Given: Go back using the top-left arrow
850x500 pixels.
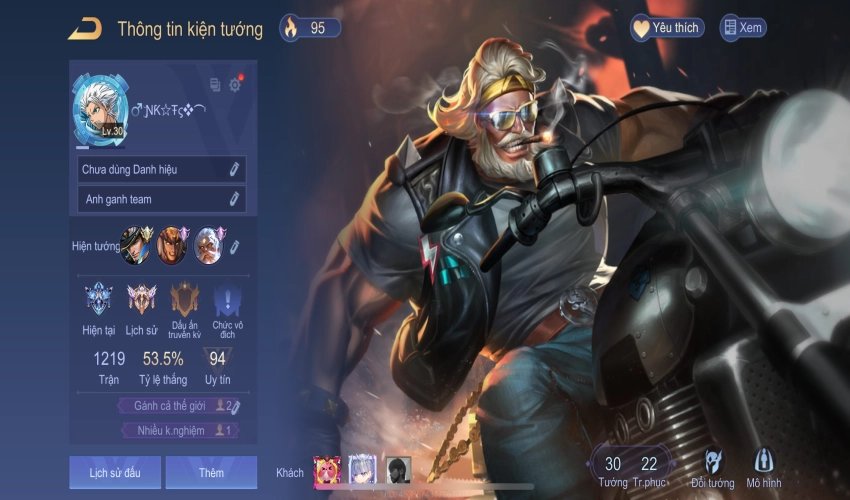Looking at the screenshot, I should [84, 29].
